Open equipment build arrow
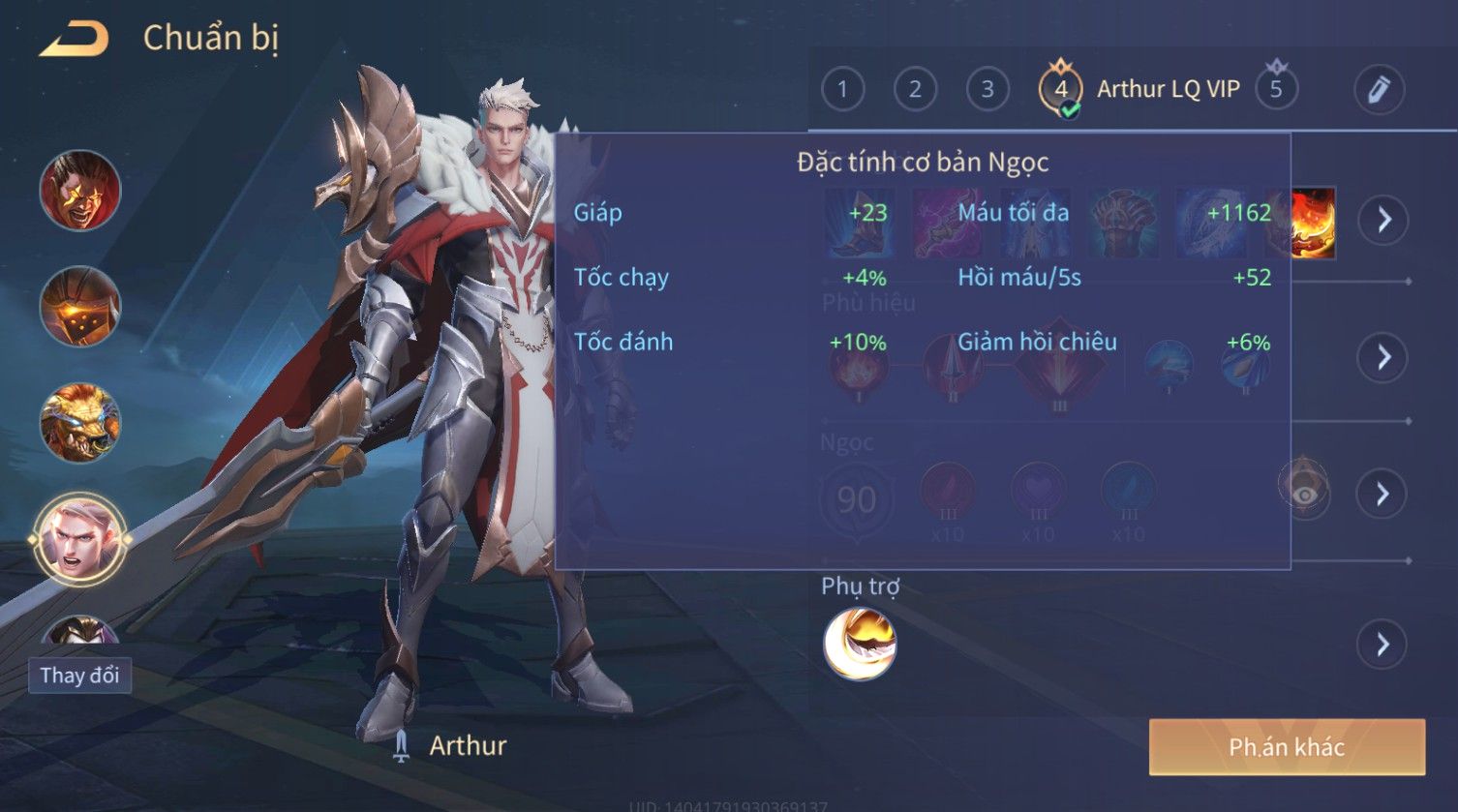Viewport: 1458px width, 812px height. 1383,220
